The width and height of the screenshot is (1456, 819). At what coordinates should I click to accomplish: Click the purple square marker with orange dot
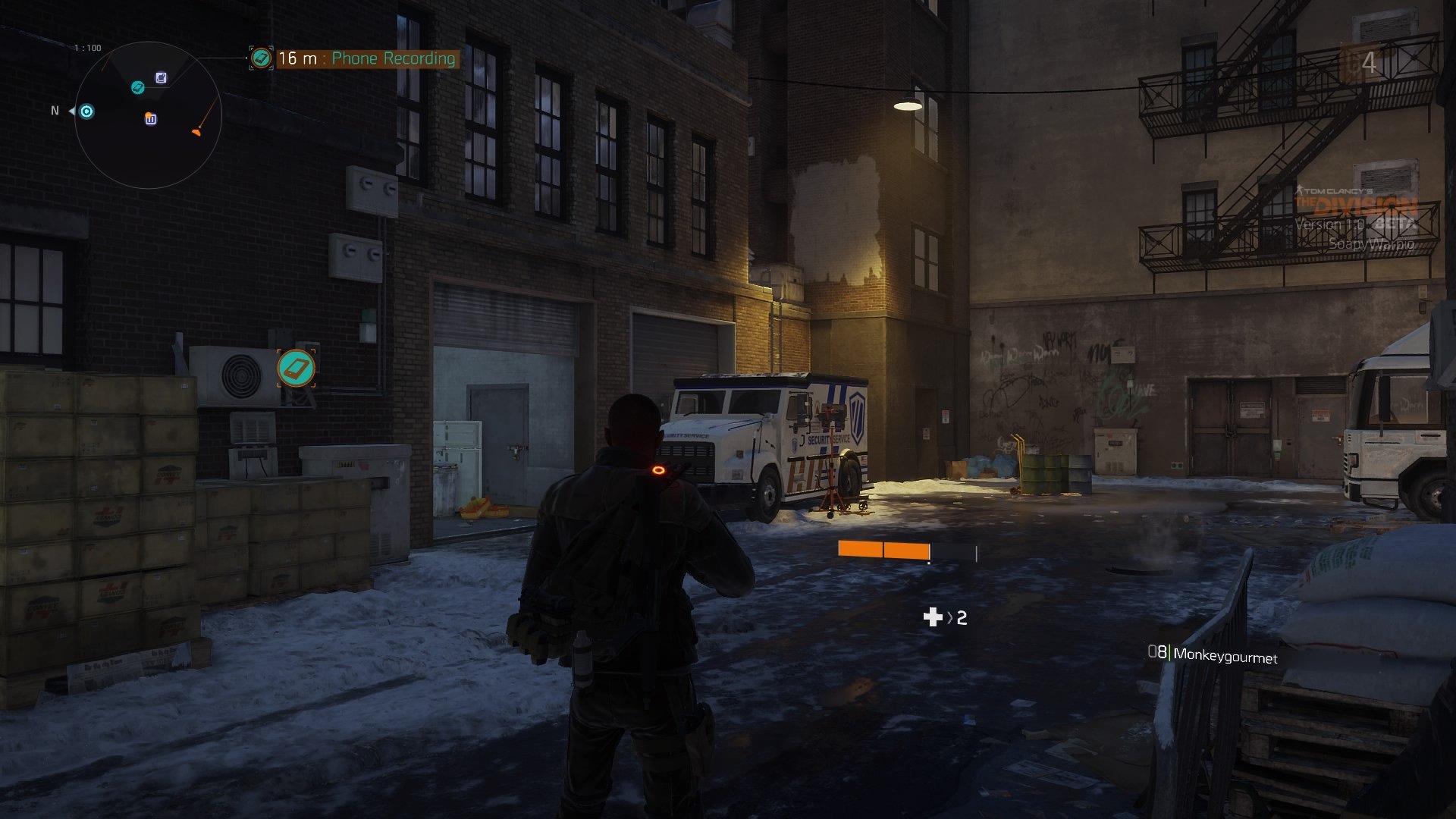click(x=151, y=119)
